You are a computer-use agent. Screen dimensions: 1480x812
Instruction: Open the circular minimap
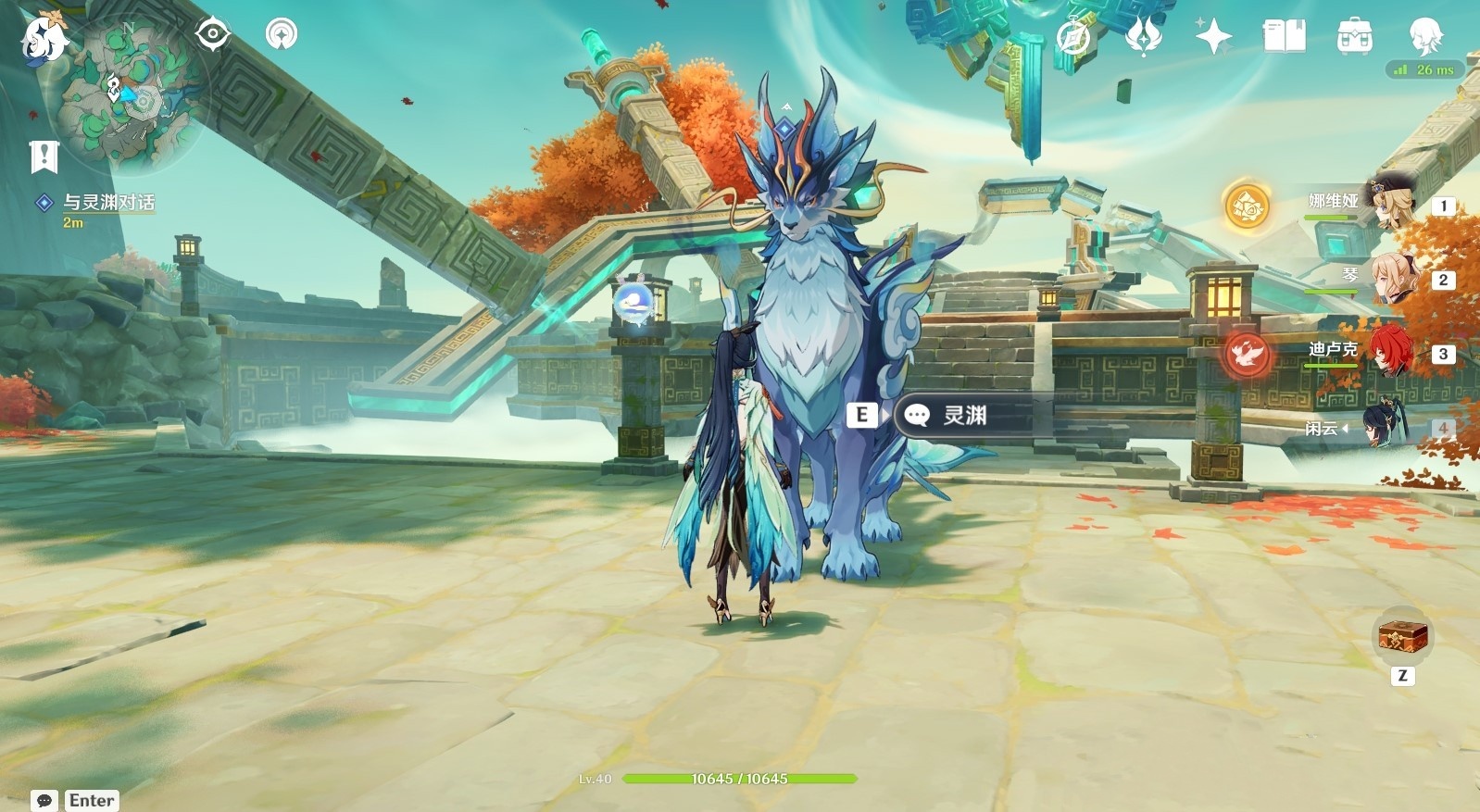coord(130,97)
